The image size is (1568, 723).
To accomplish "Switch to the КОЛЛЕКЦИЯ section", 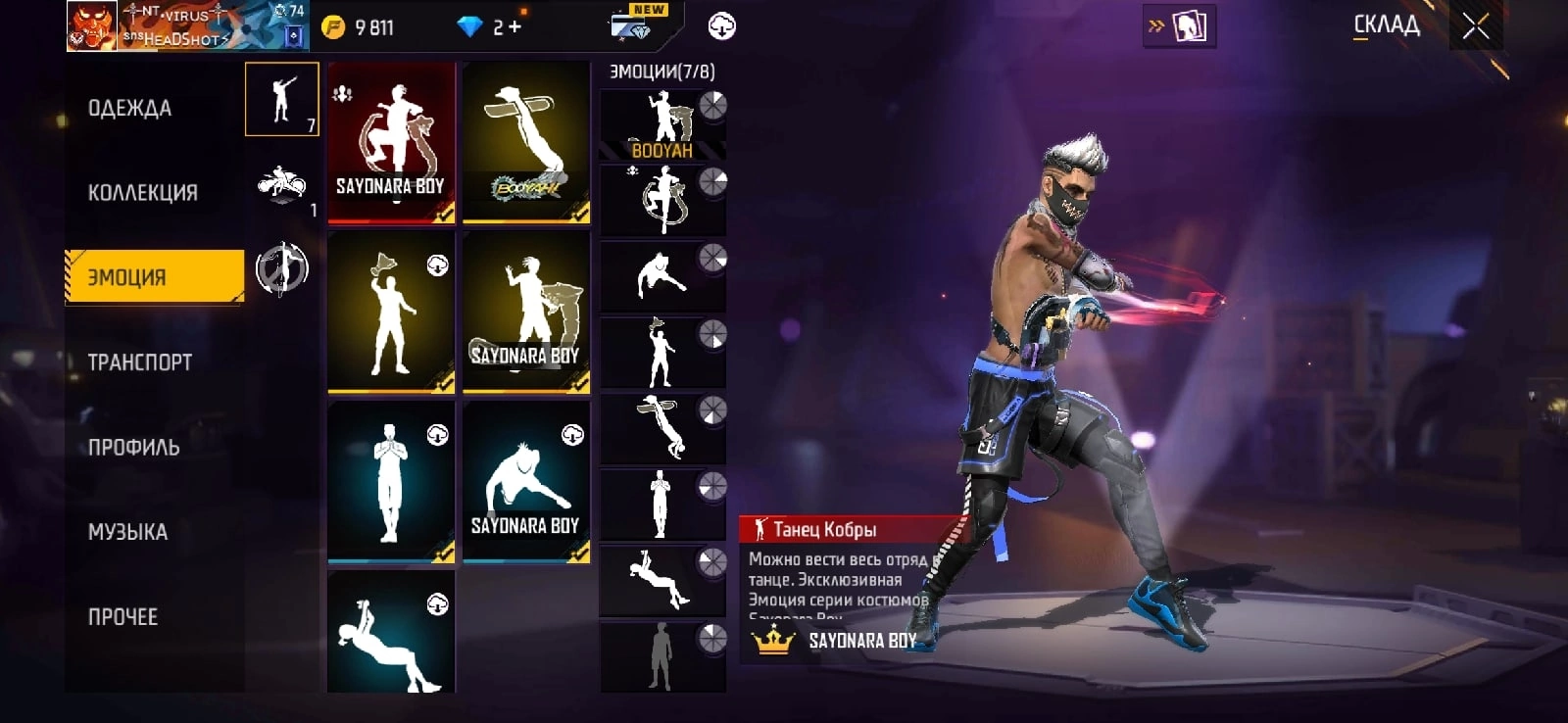I will click(143, 193).
